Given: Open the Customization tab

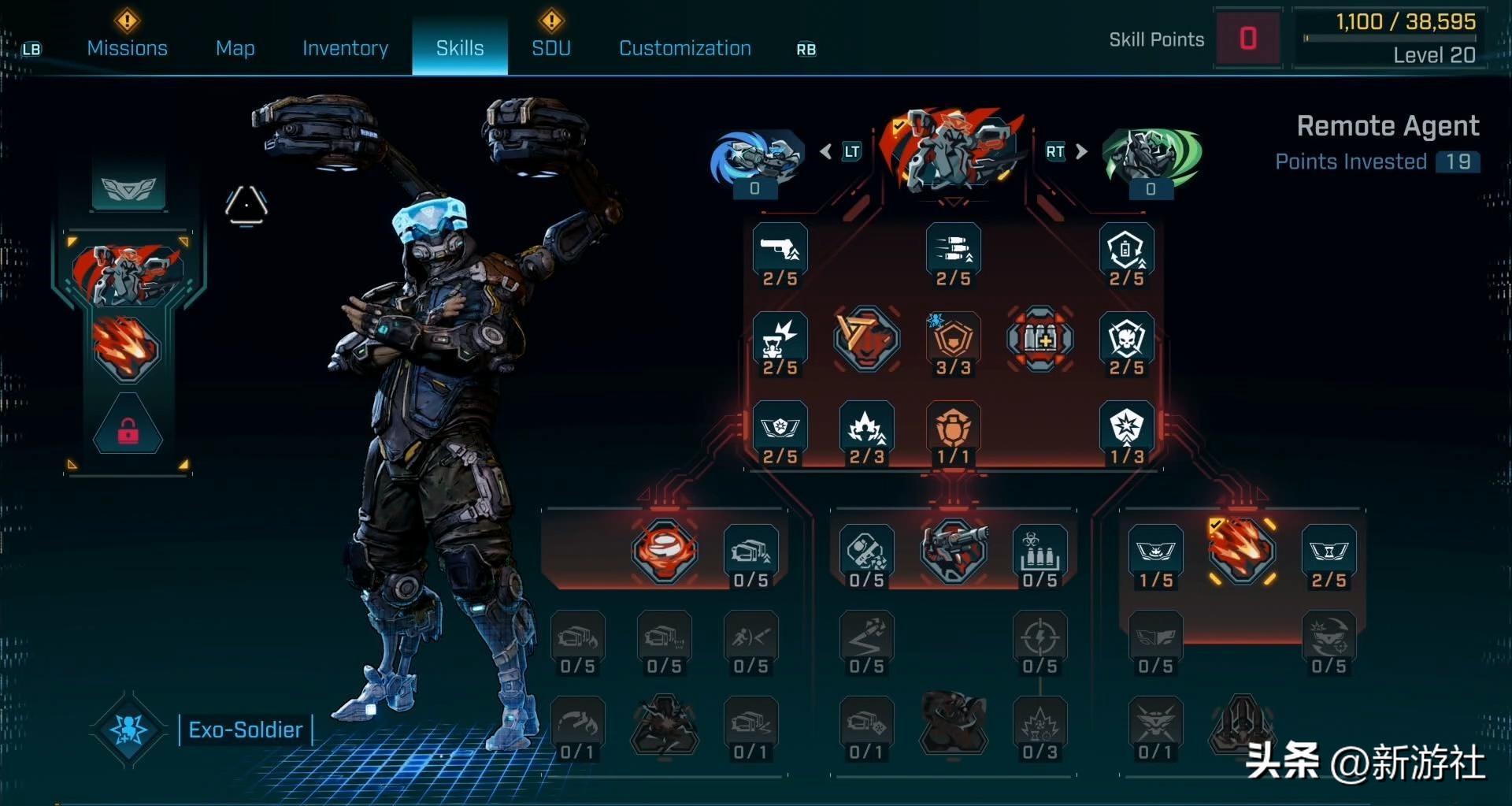Looking at the screenshot, I should (x=684, y=48).
